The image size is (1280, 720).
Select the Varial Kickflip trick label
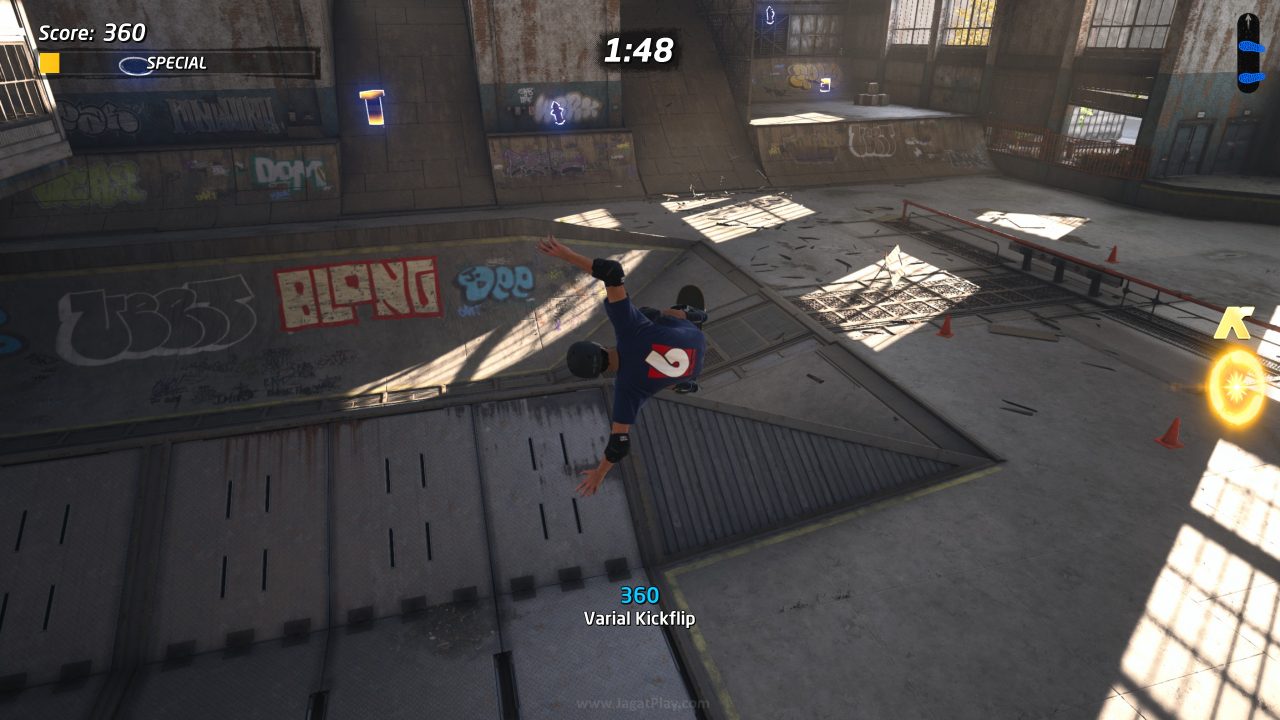(x=639, y=618)
